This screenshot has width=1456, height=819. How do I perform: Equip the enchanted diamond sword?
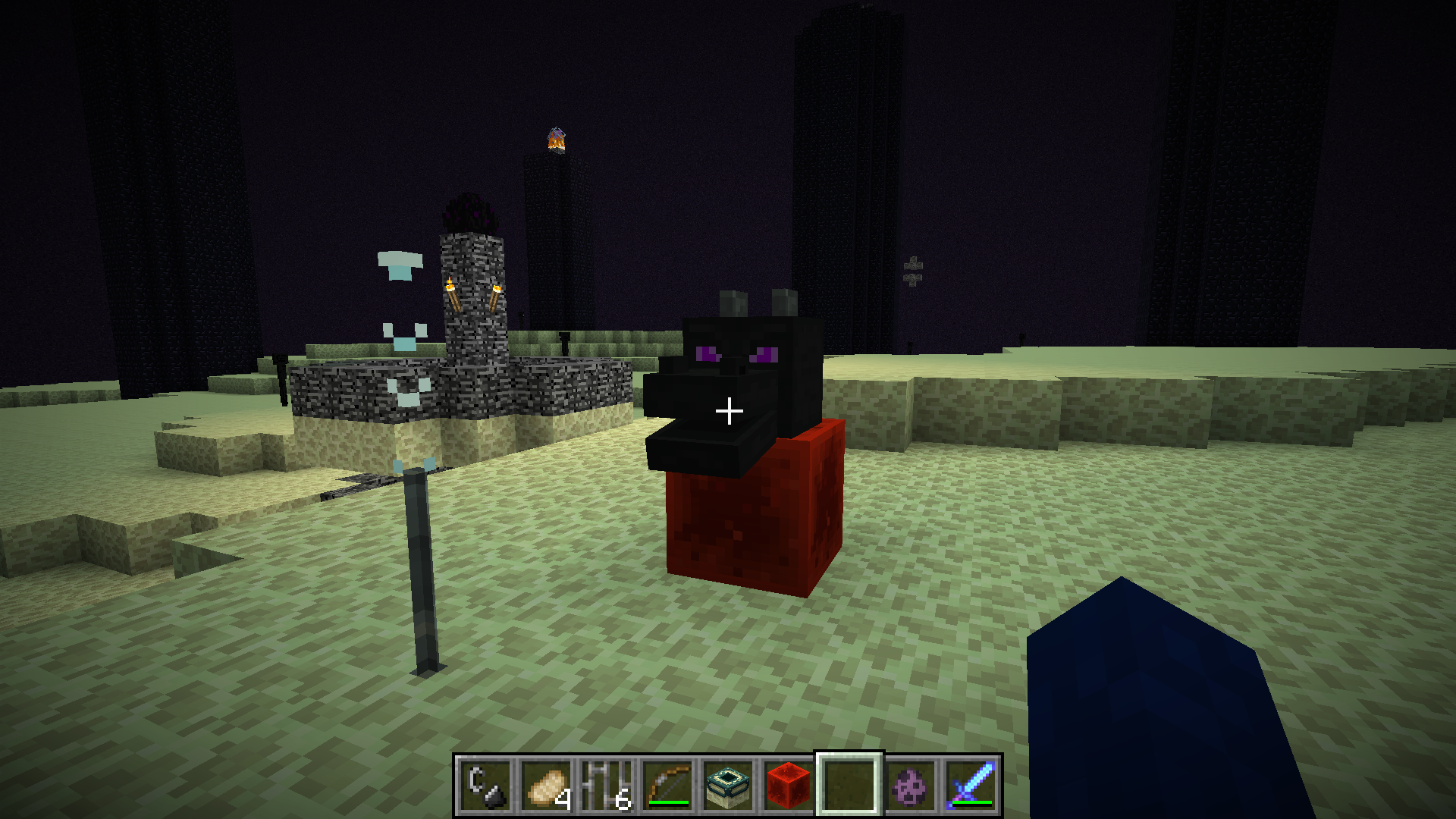pyautogui.click(x=971, y=786)
